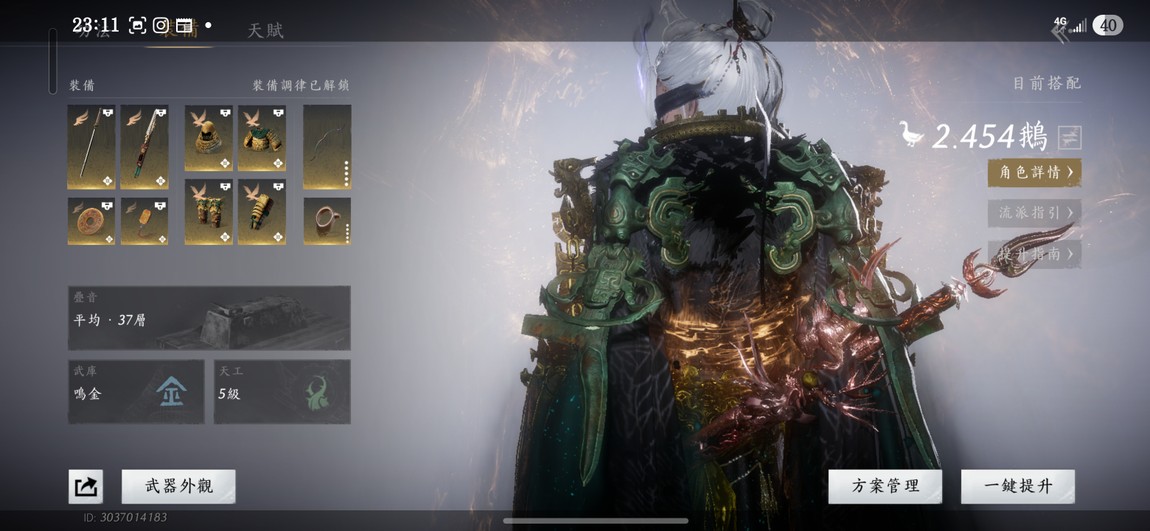This screenshot has width=1150, height=531.
Task: Select the red-handled blade weapon slot
Action: click(x=144, y=147)
